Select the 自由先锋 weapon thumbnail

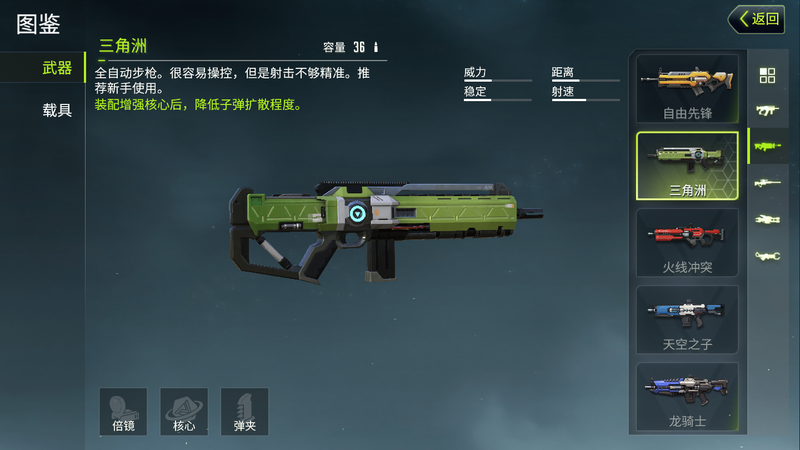[x=687, y=89]
